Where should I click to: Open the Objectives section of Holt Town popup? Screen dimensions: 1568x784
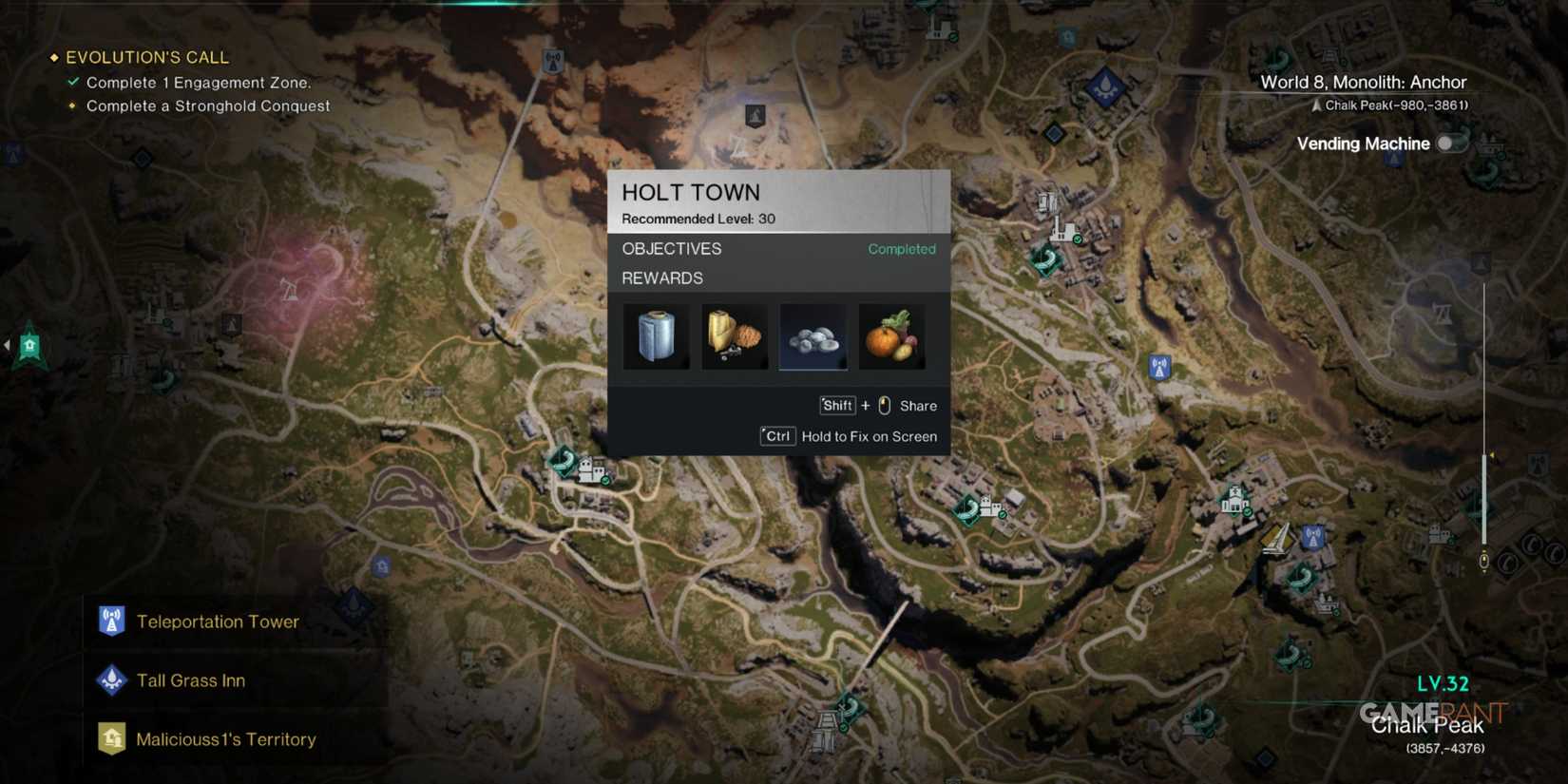coord(672,249)
